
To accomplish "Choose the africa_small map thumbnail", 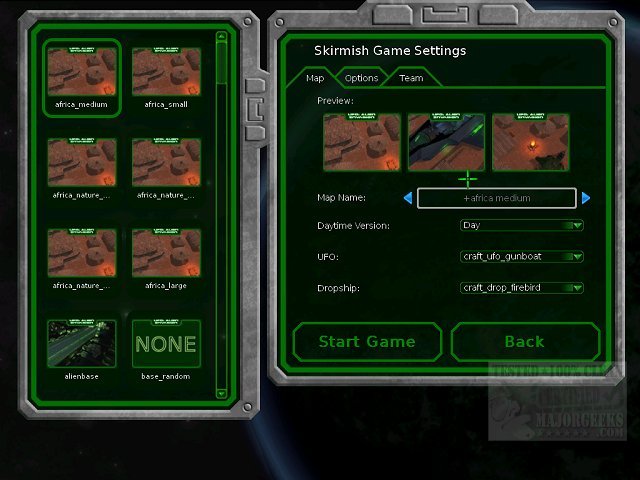I will pos(166,73).
